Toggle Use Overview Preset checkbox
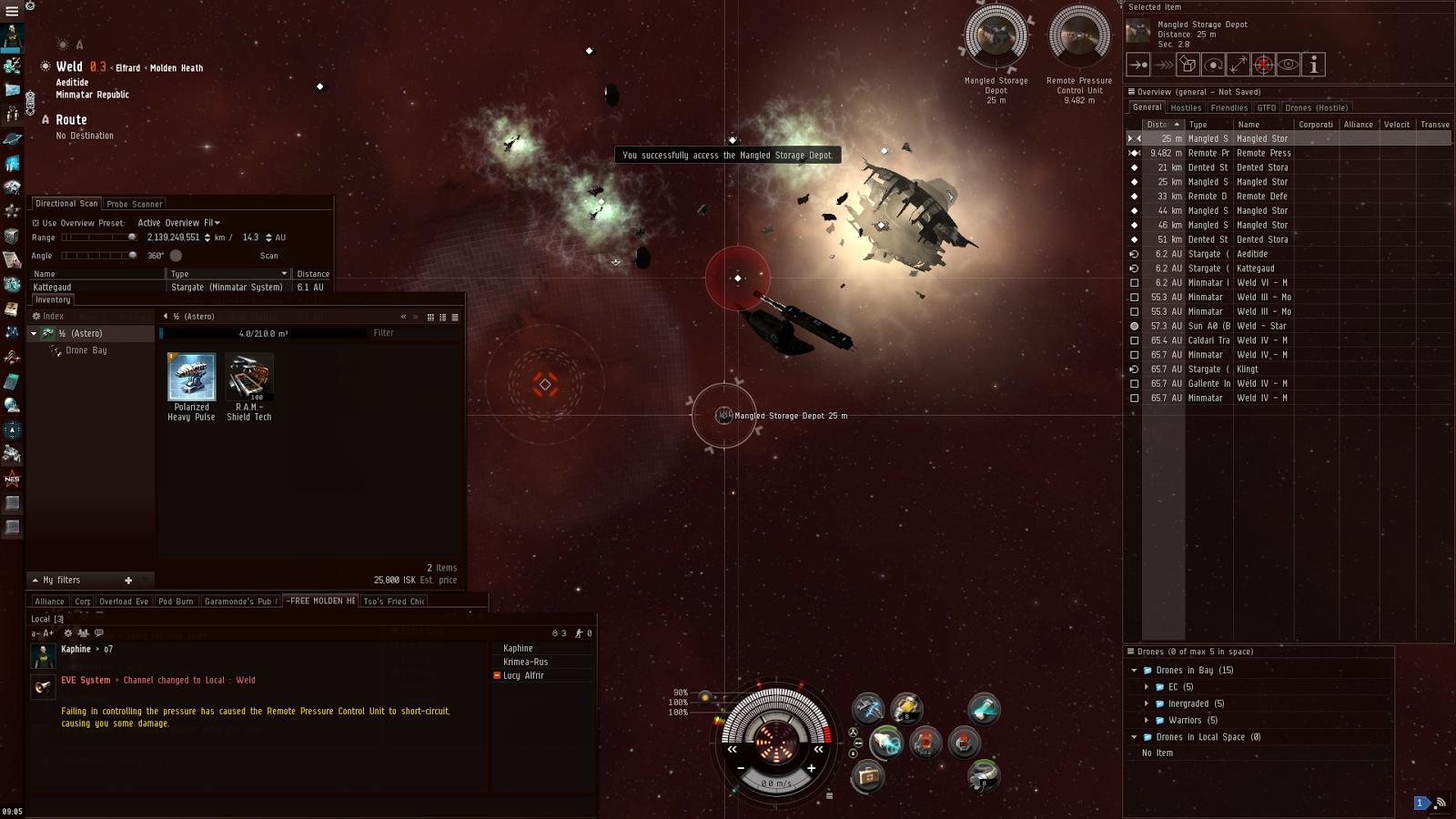Screen dimensions: 1456x819 pos(36,223)
